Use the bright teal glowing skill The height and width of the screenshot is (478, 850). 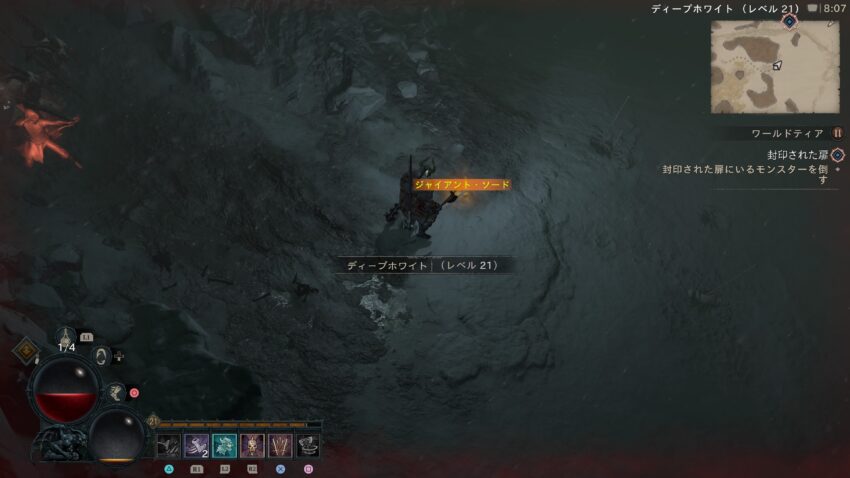(x=224, y=446)
